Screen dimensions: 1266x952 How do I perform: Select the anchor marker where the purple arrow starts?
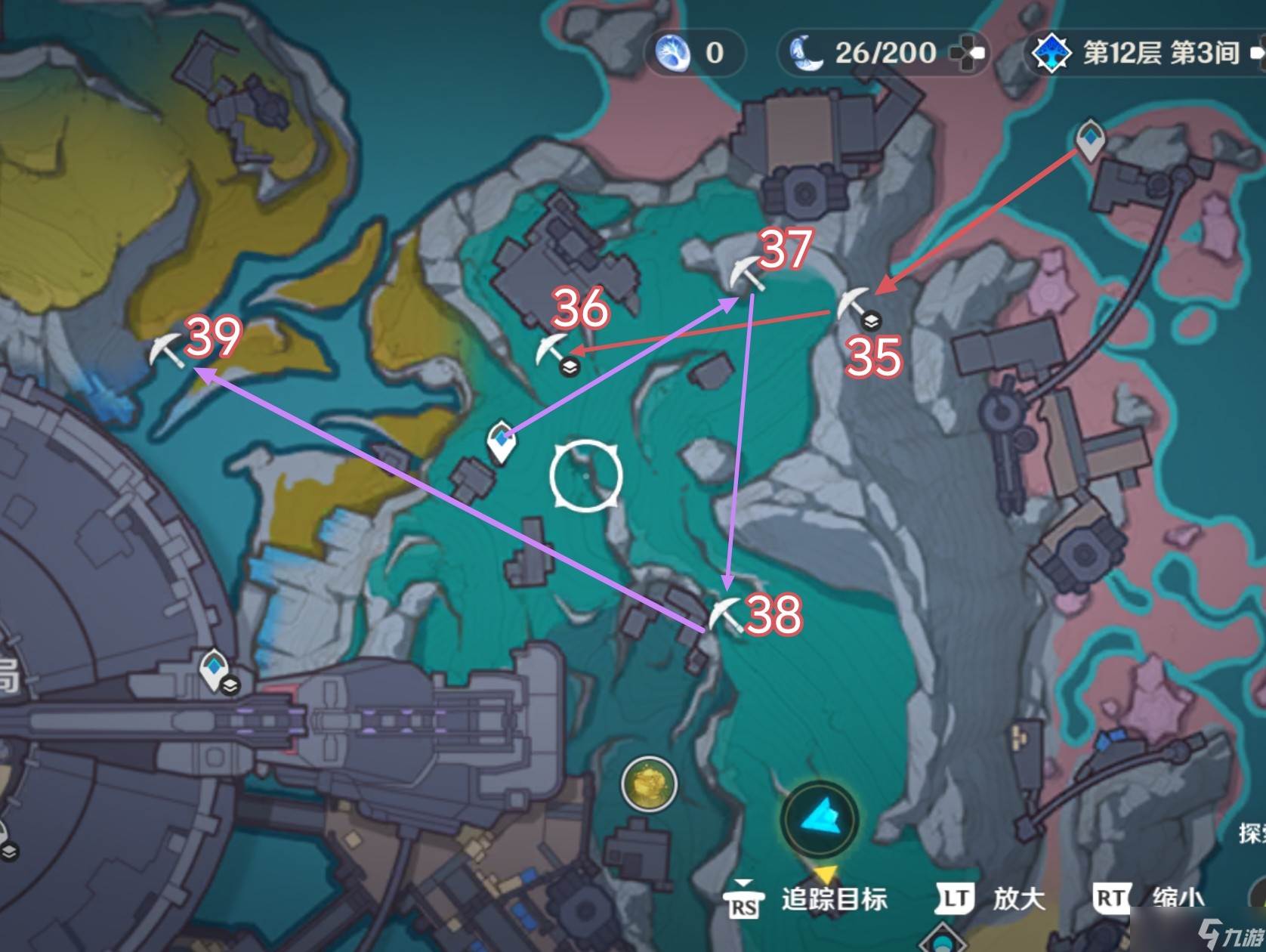[x=500, y=443]
